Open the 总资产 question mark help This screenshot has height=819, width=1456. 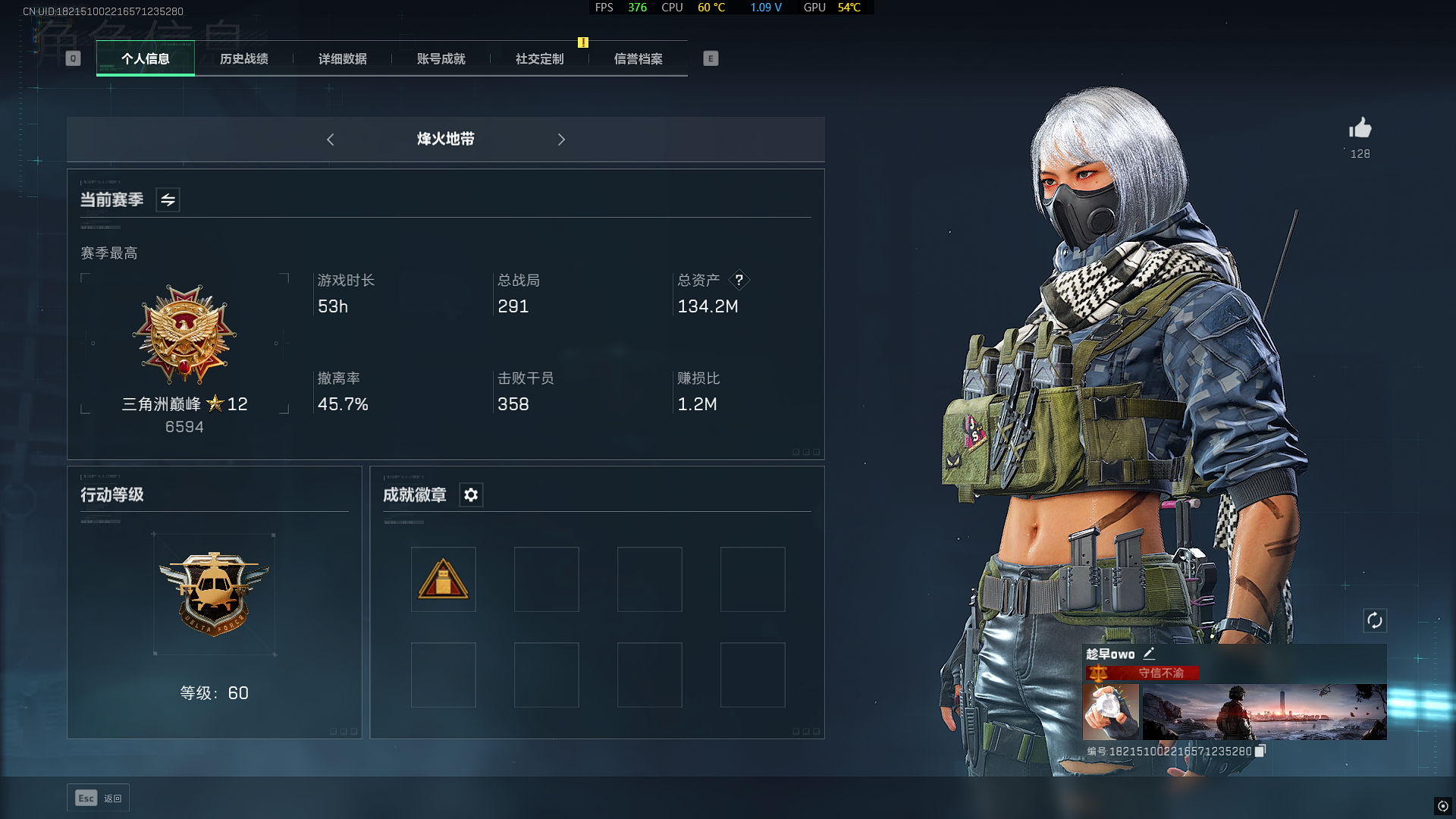coord(739,280)
